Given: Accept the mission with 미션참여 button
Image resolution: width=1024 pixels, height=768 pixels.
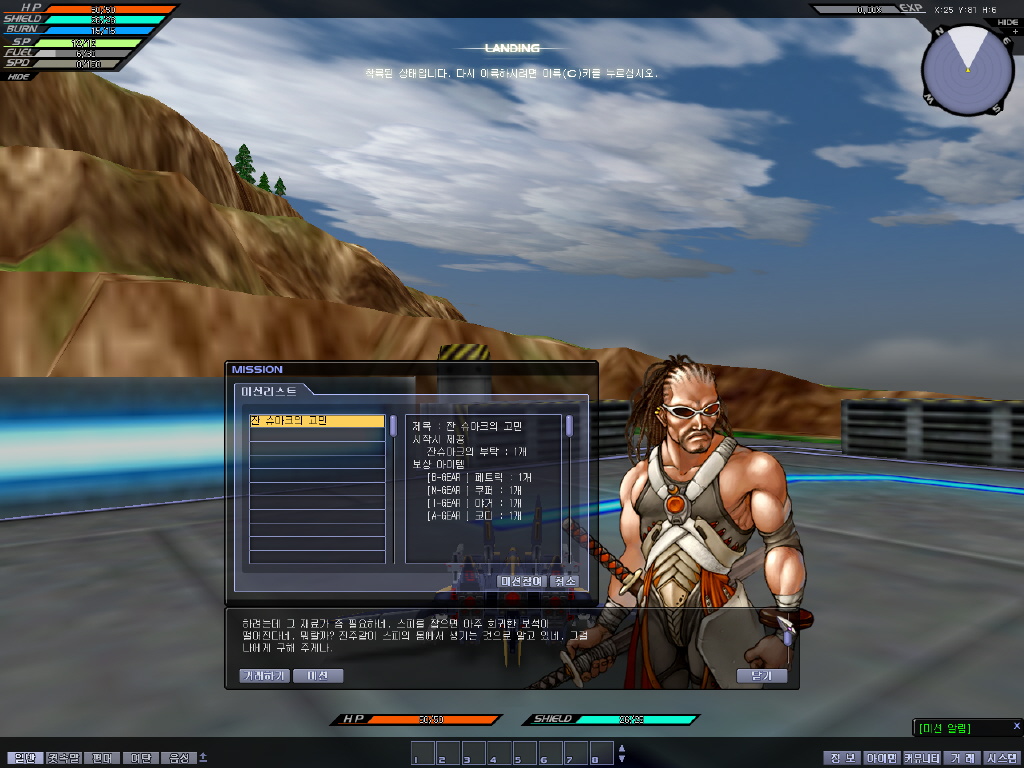Looking at the screenshot, I should pyautogui.click(x=521, y=581).
